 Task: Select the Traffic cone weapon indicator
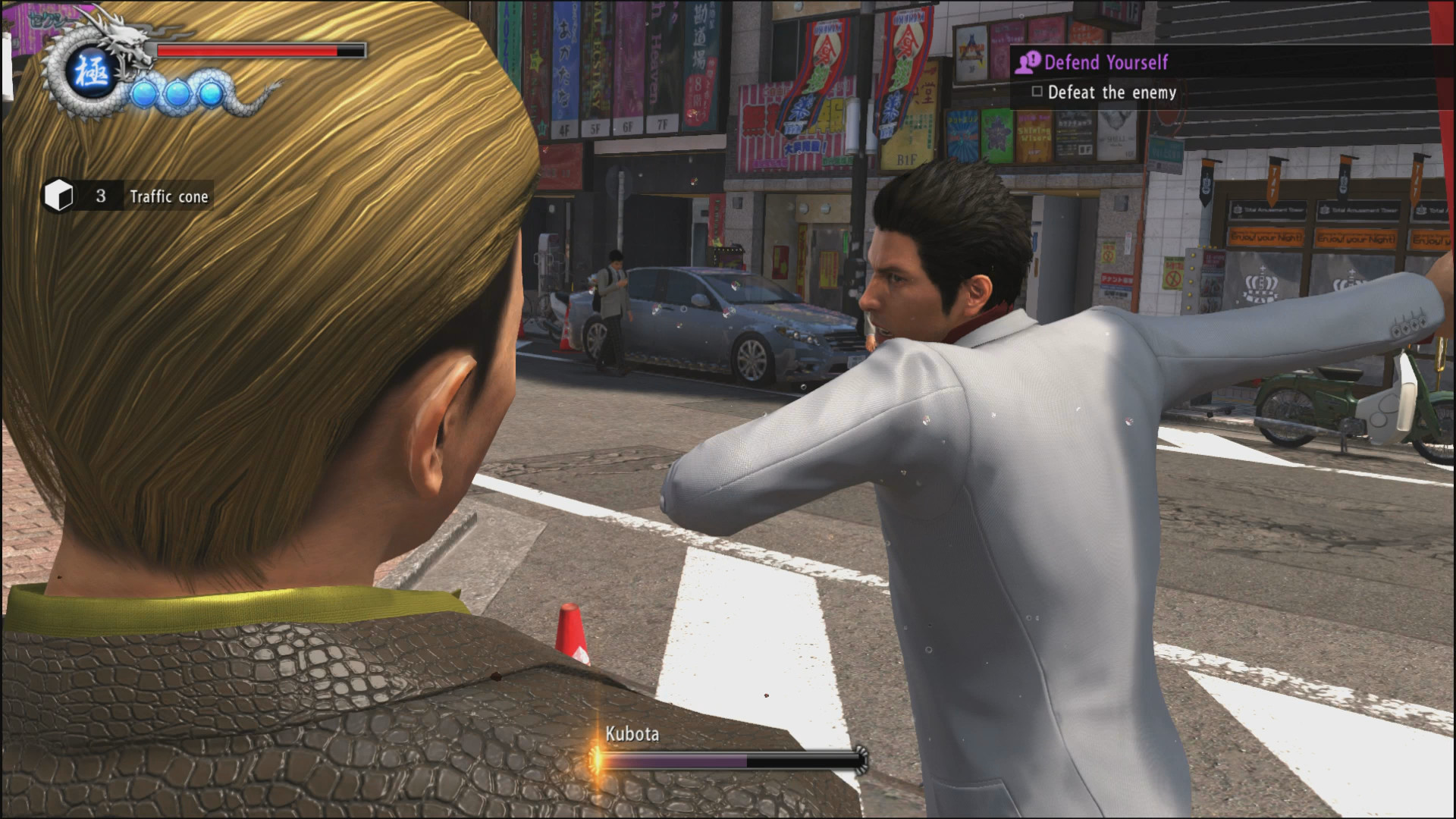(127, 196)
